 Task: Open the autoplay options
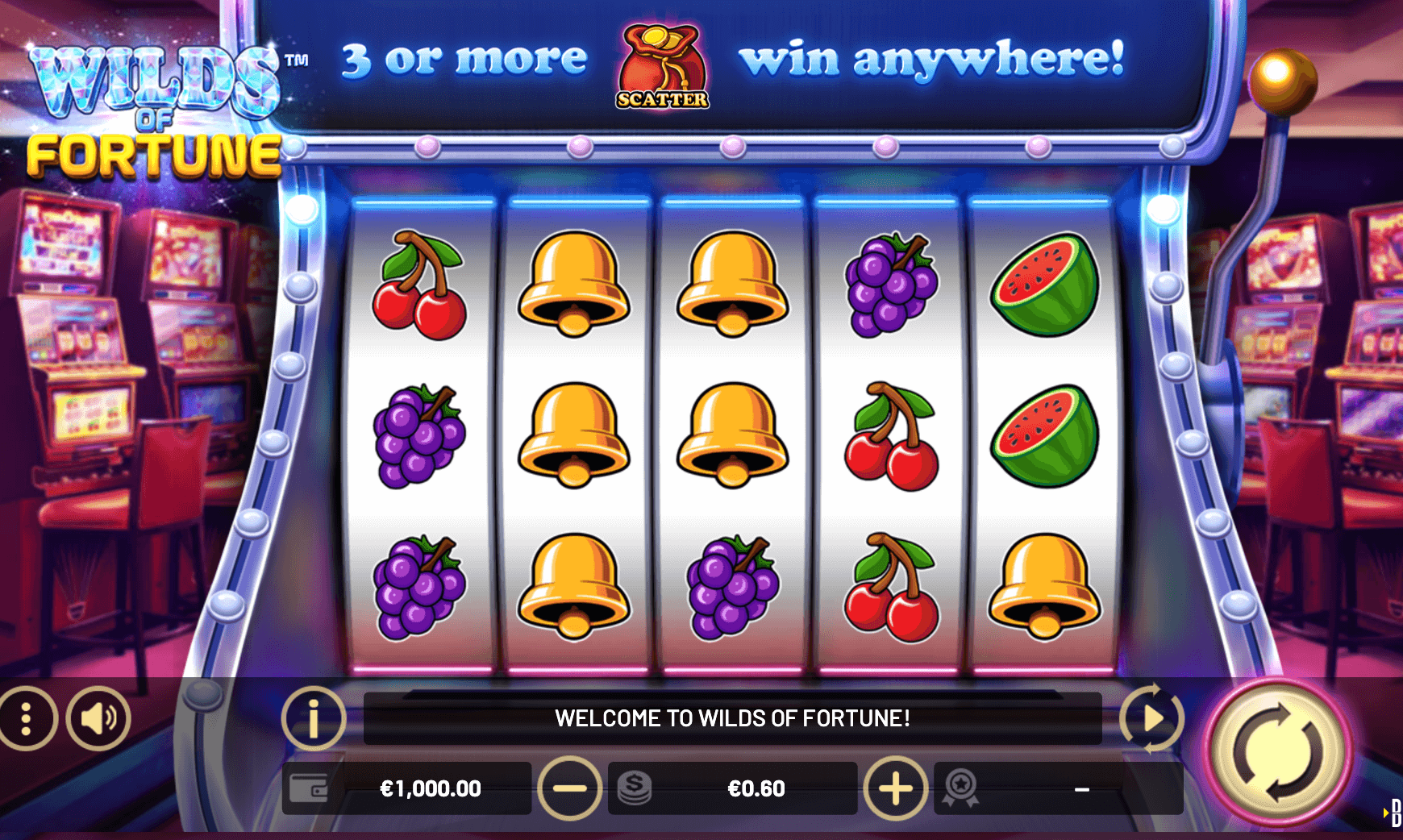tap(1151, 718)
